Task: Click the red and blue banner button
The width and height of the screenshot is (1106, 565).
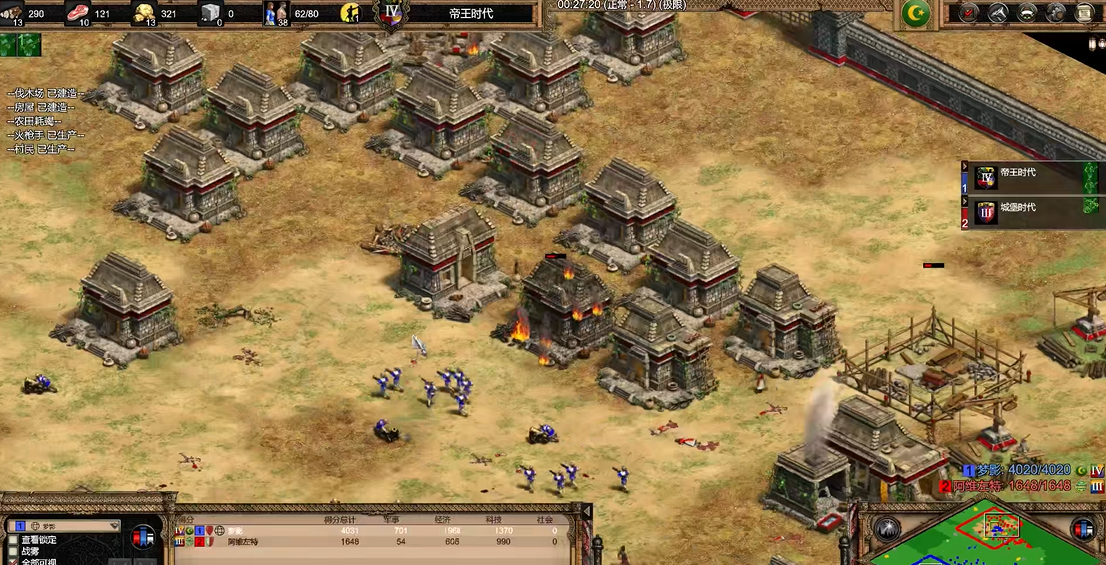Action: [144, 535]
